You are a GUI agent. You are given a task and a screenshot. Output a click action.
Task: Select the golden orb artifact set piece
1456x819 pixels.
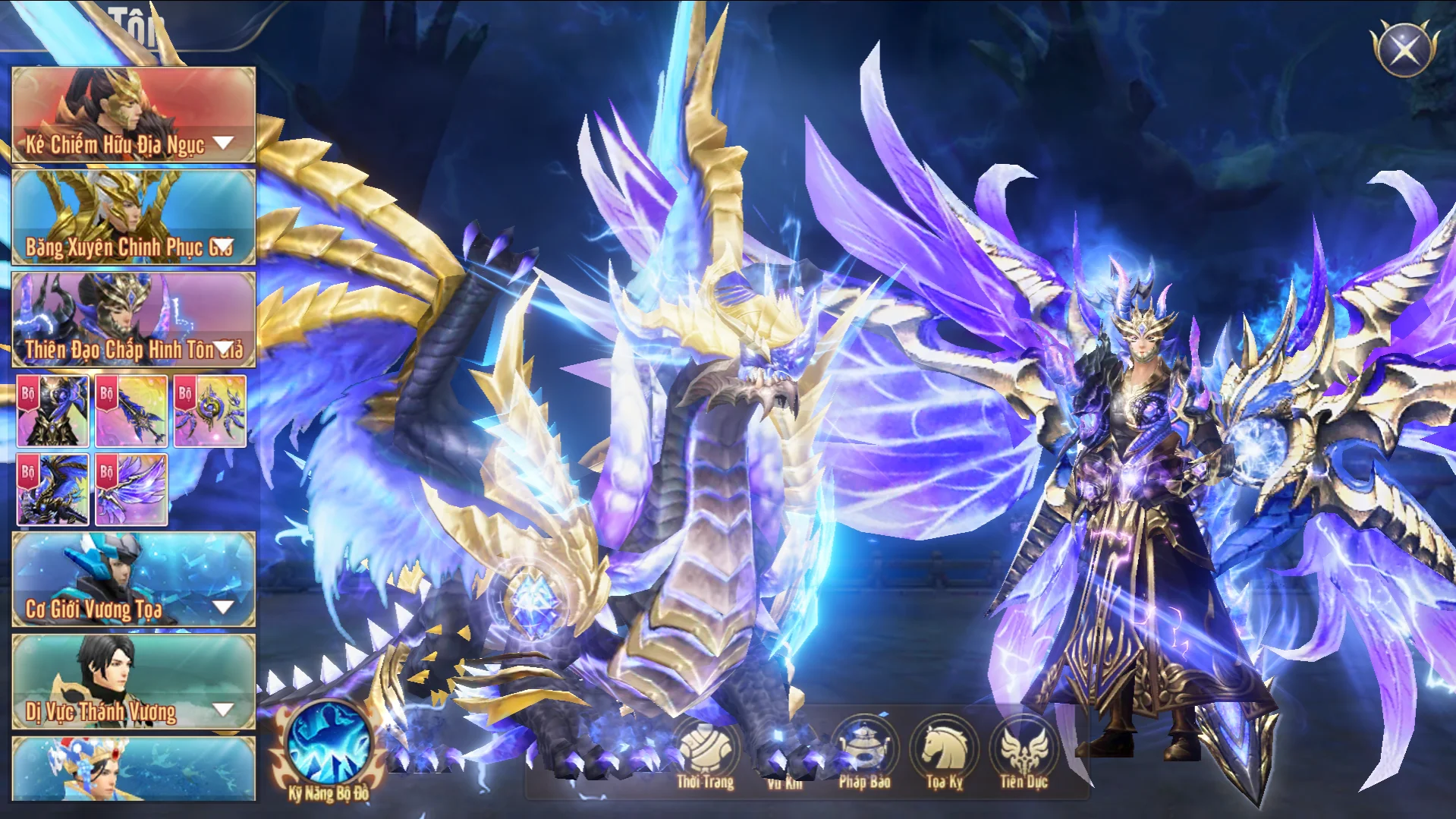click(x=210, y=411)
